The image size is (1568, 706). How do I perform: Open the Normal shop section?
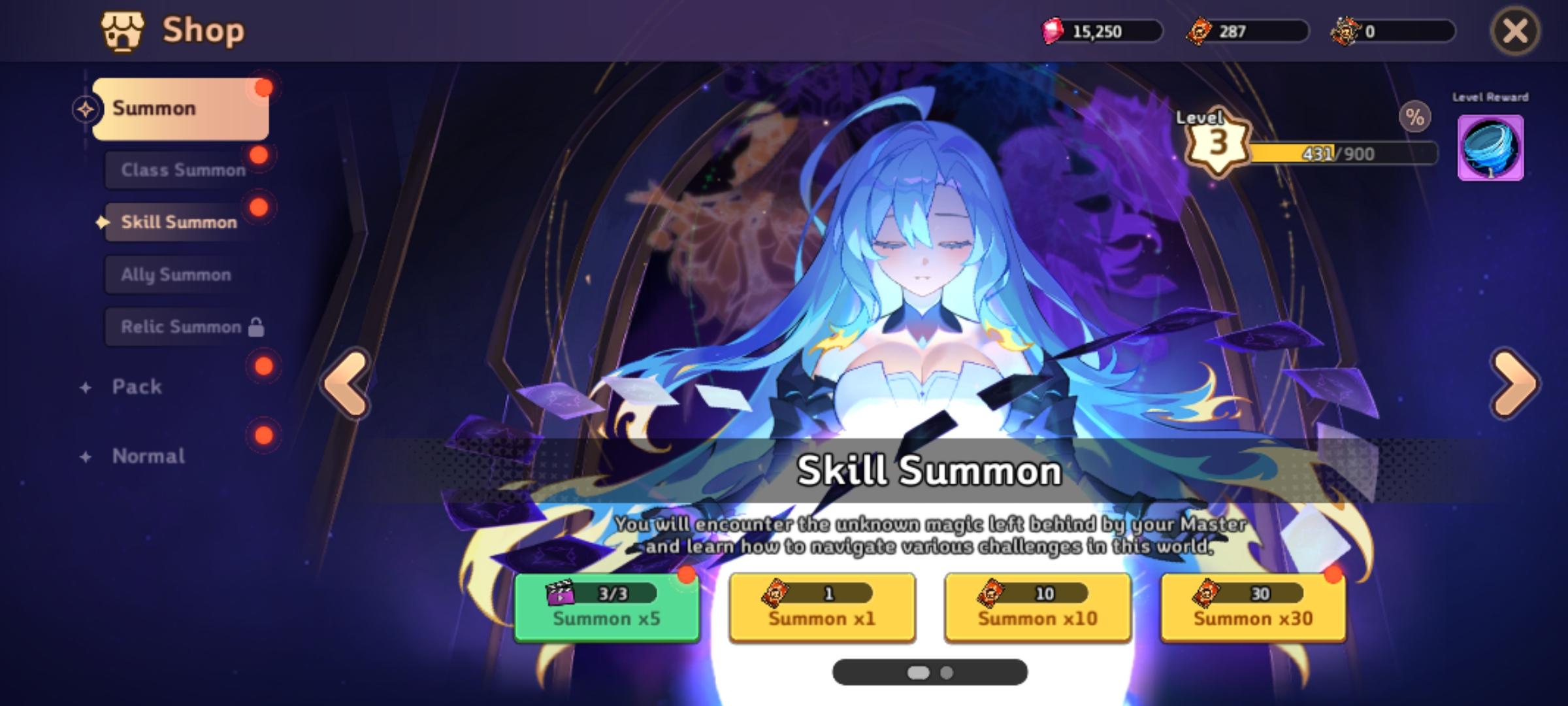pos(148,456)
